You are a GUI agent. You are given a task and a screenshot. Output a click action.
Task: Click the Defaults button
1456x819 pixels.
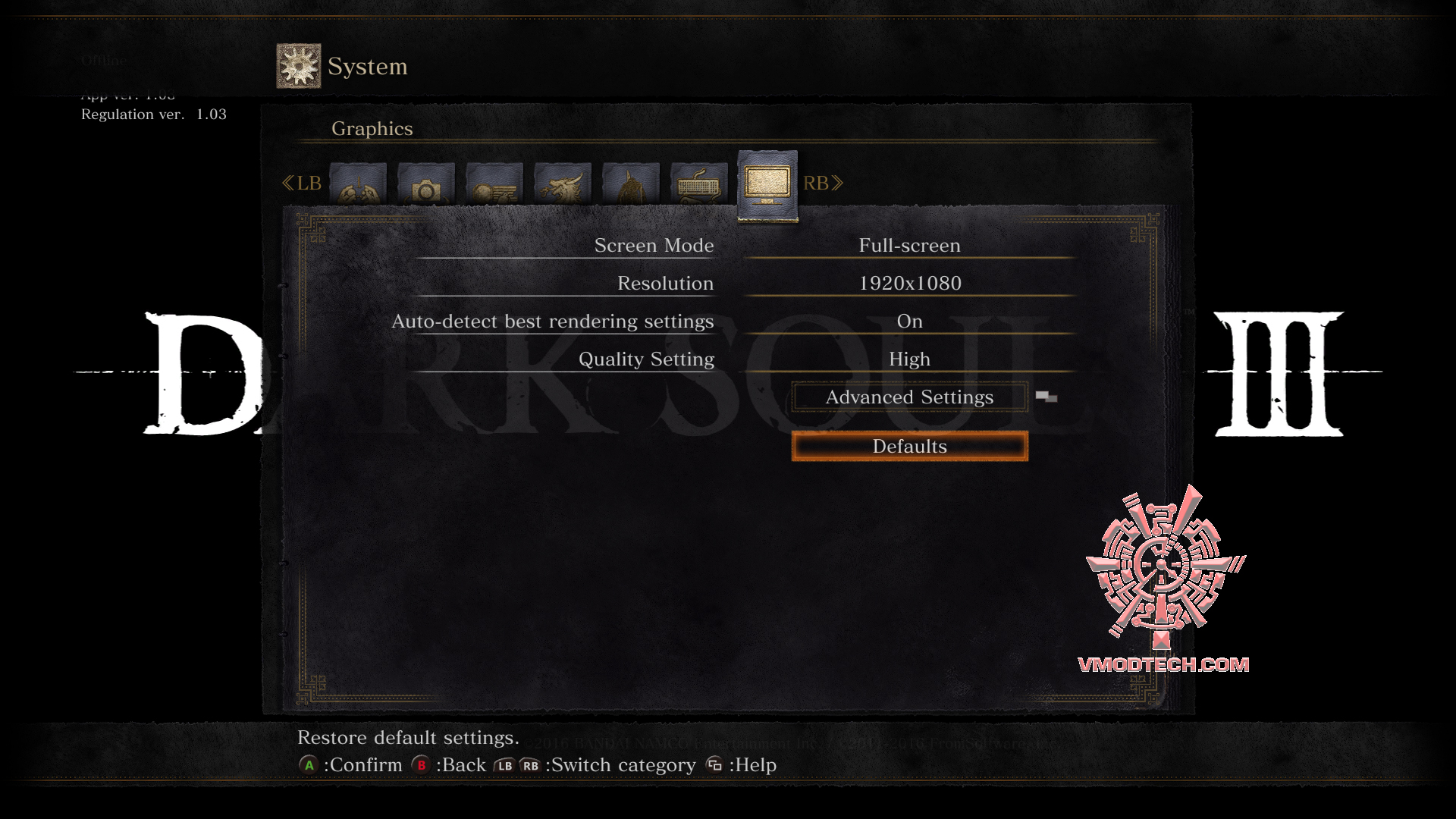(909, 447)
